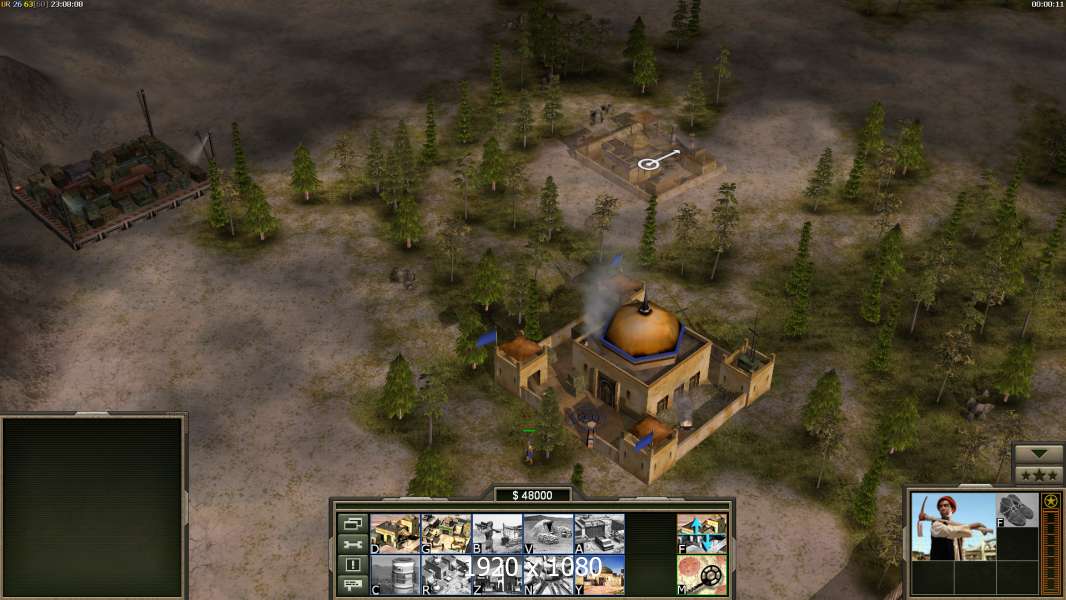Select the grayed build icon labeled B
This screenshot has height=600, width=1066.
[x=497, y=533]
